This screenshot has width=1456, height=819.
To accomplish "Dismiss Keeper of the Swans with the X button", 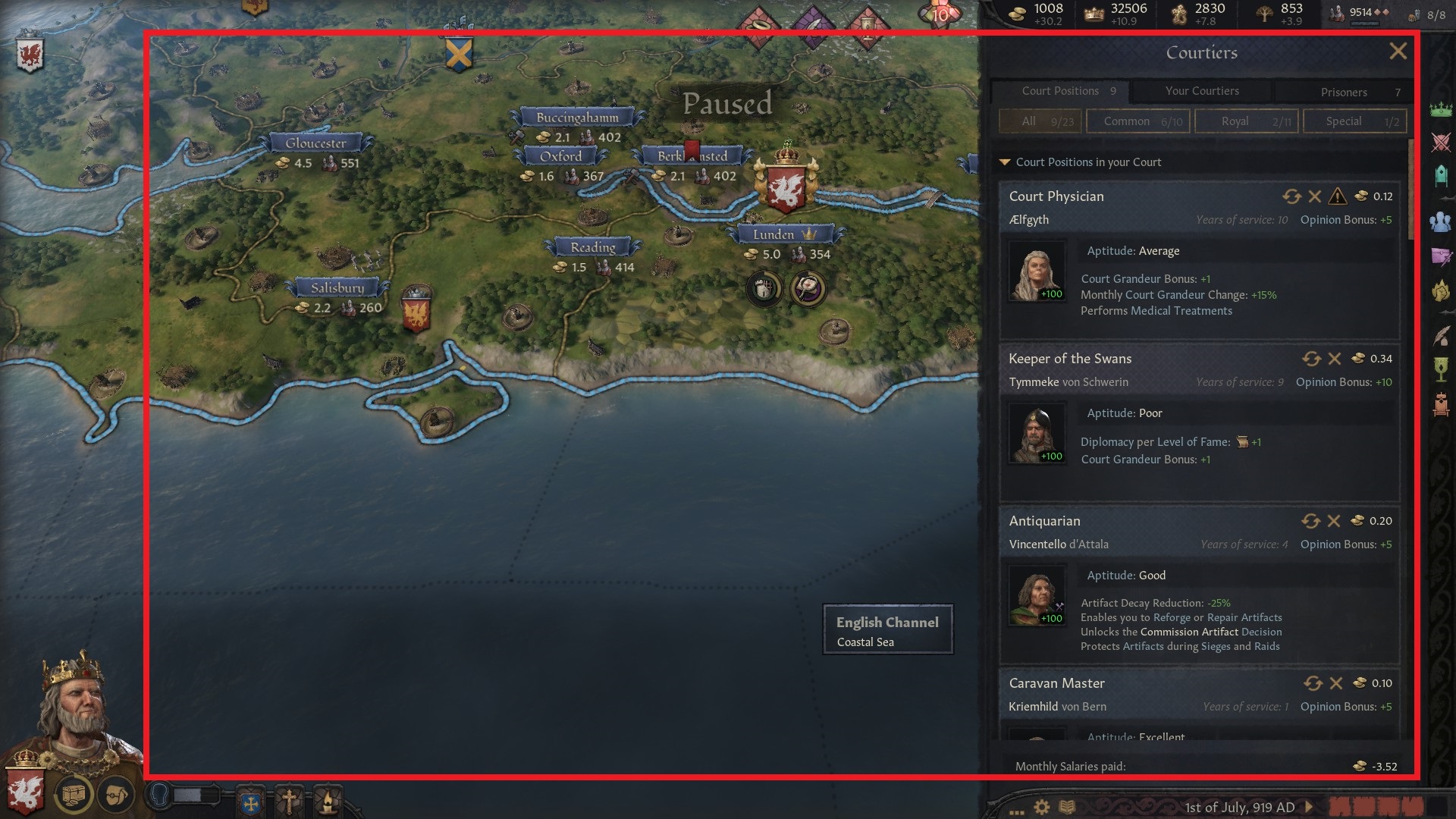I will click(x=1334, y=358).
